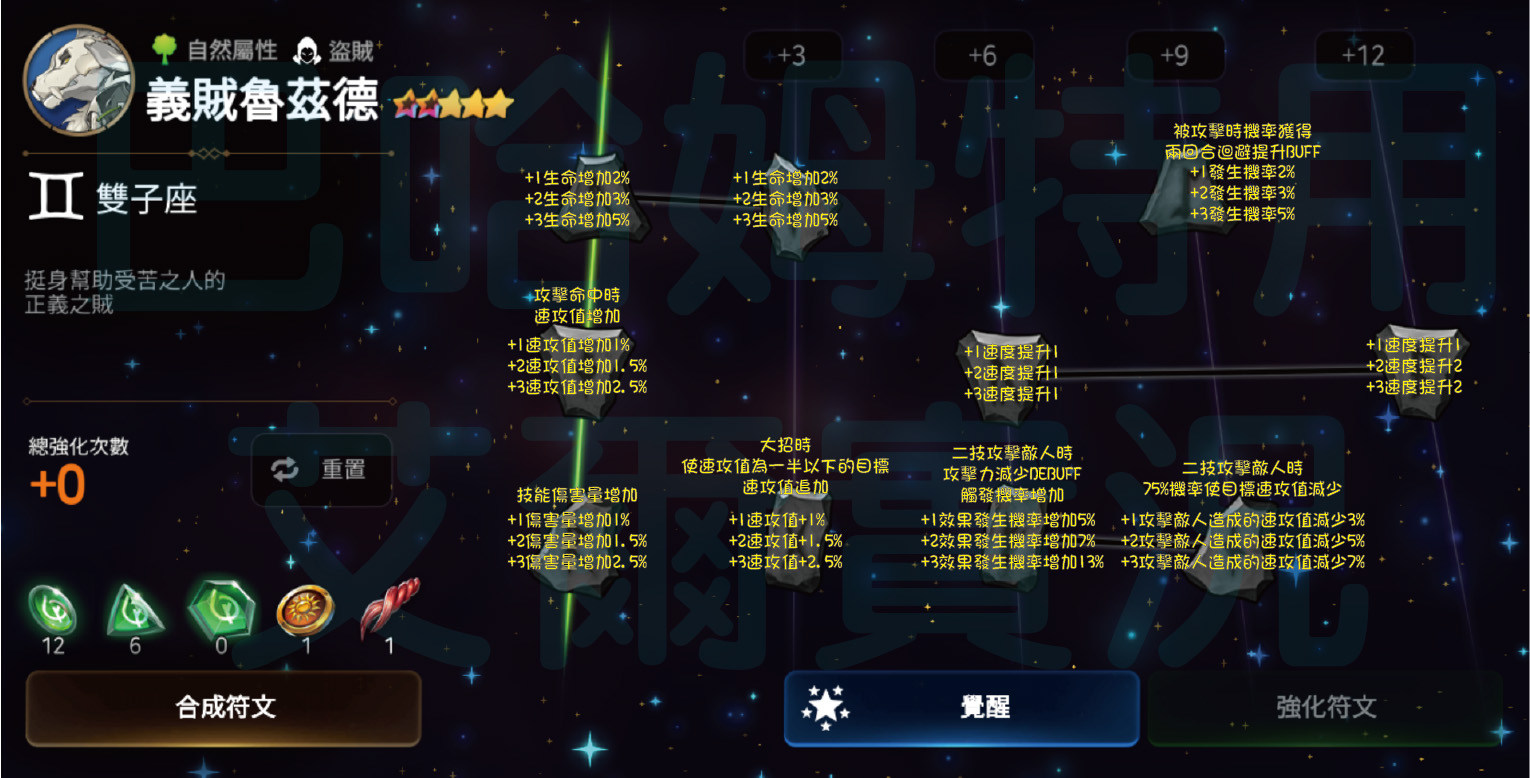The image size is (1530, 778).
Task: Click the rune material with count 12
Action: (x=53, y=610)
